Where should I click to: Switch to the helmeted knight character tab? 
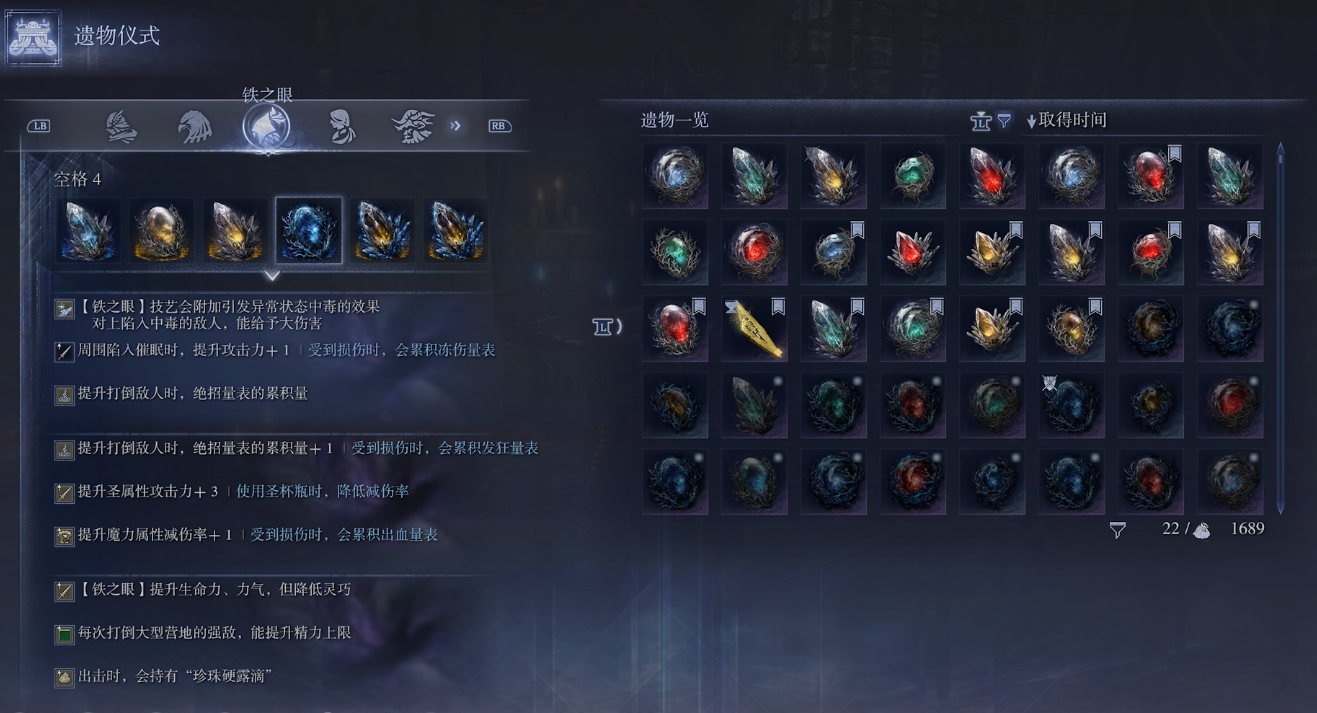coord(121,127)
